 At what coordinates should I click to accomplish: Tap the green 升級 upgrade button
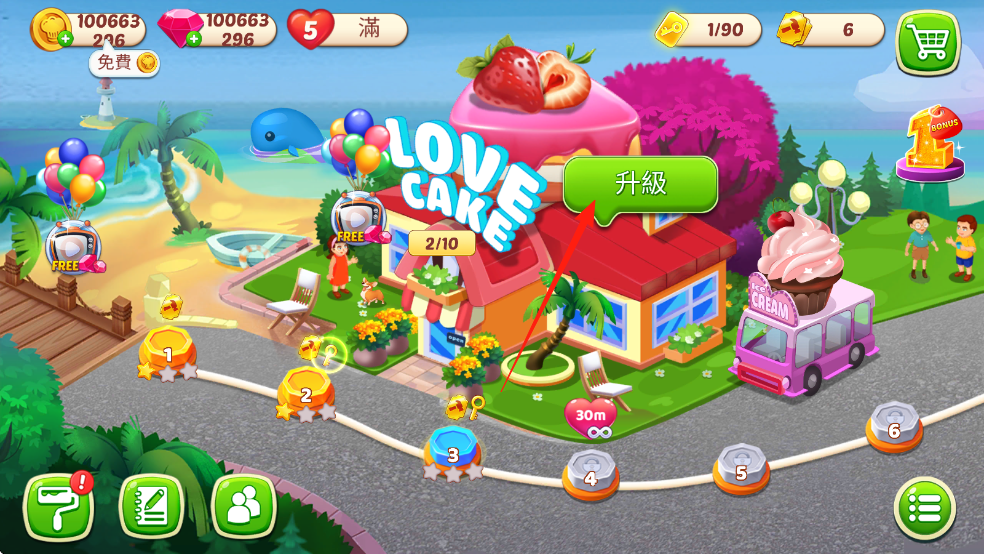point(640,184)
